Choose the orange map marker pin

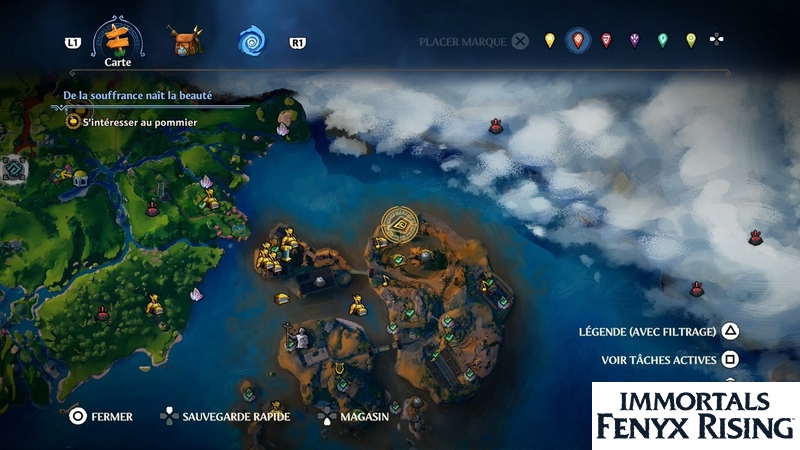577,41
